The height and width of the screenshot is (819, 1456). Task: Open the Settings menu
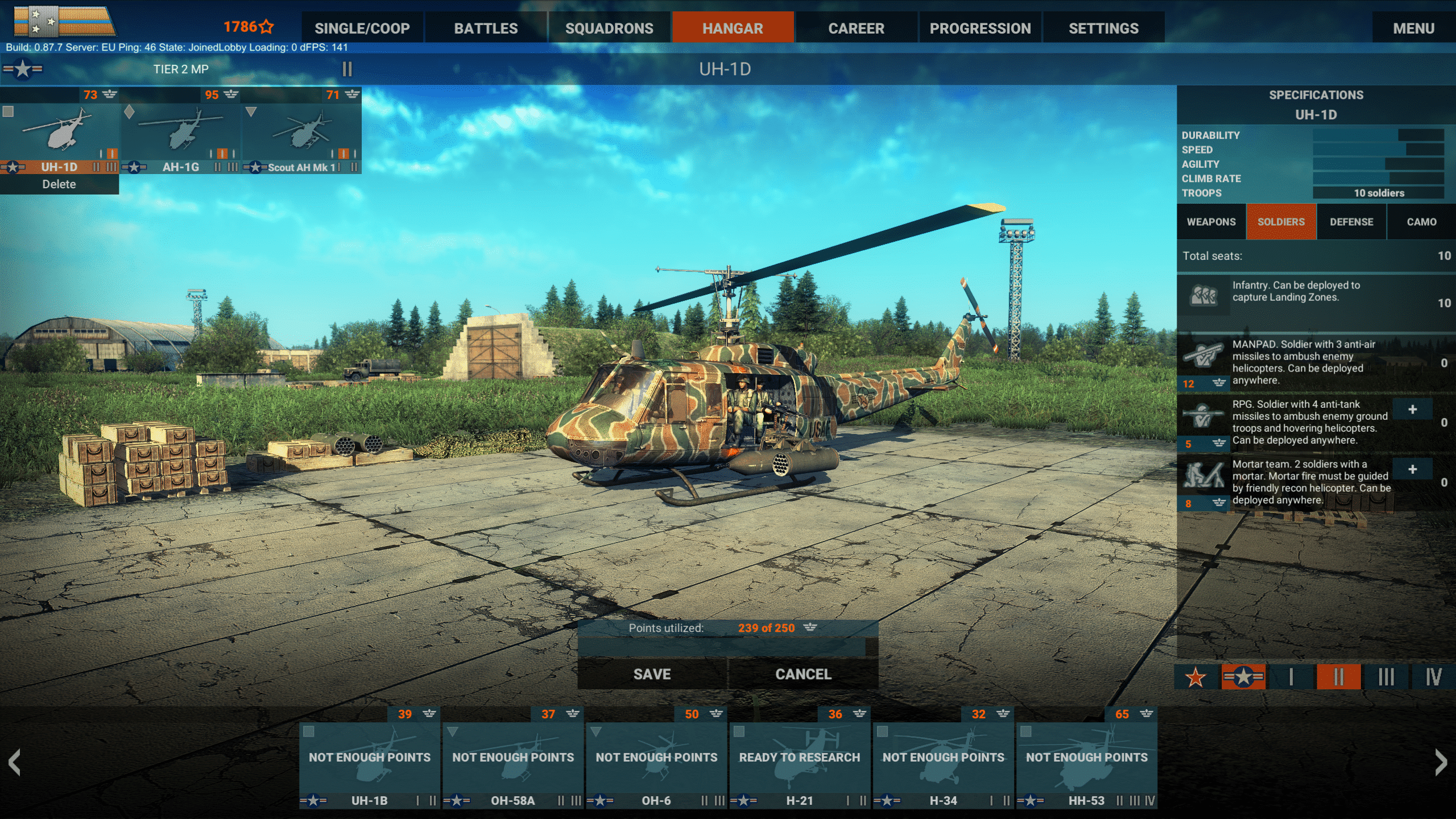click(x=1103, y=28)
